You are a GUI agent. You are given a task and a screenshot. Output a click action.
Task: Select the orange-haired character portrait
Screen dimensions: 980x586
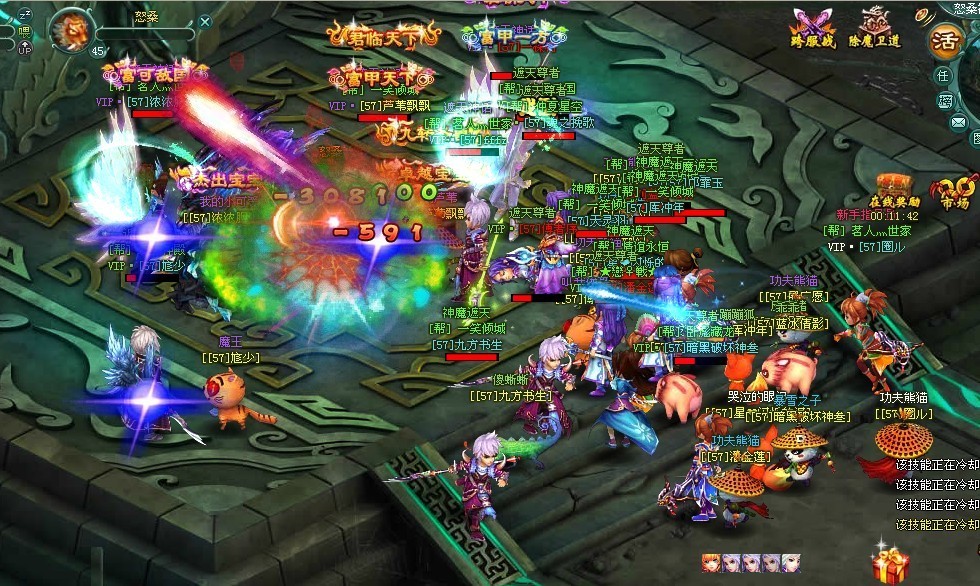[x=709, y=563]
